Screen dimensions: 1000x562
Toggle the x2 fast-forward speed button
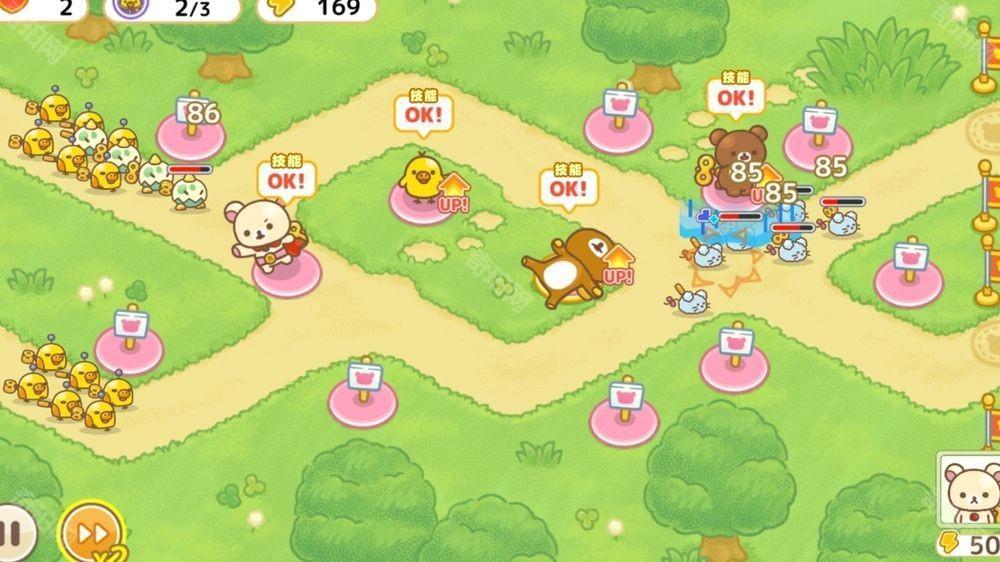91,532
